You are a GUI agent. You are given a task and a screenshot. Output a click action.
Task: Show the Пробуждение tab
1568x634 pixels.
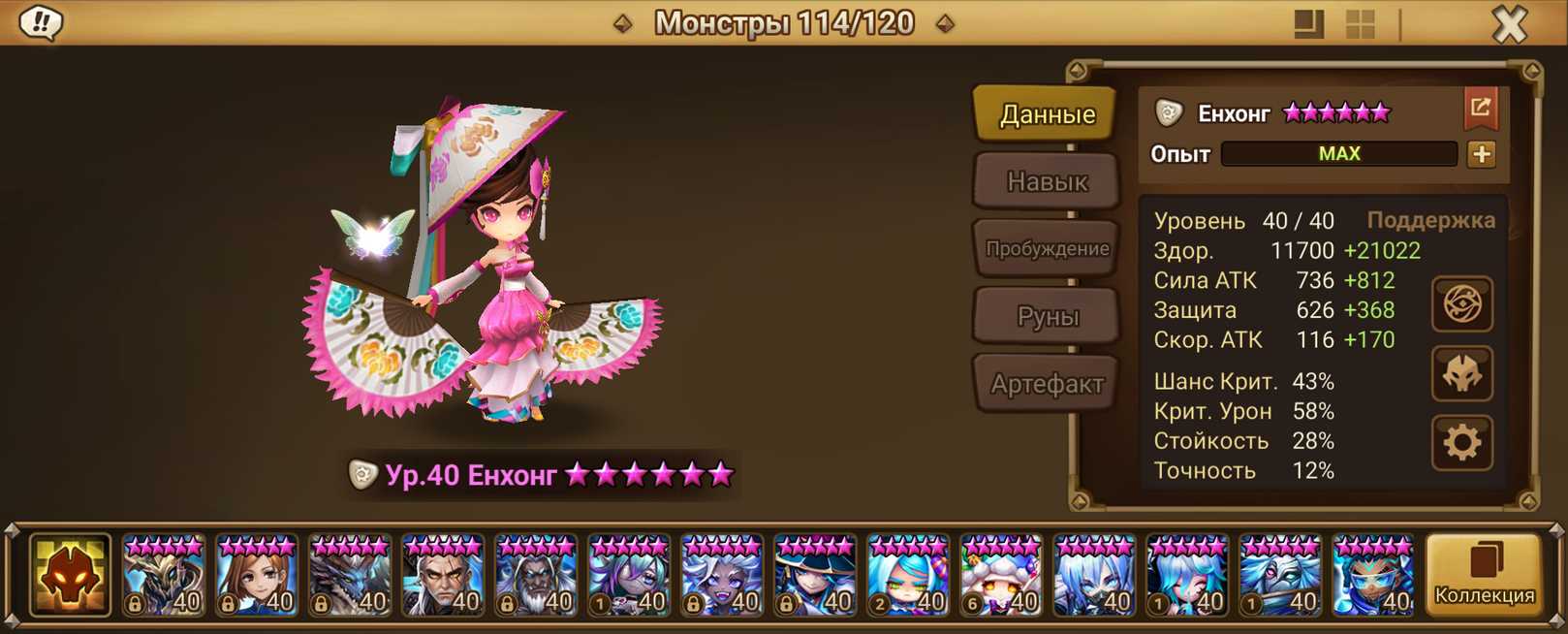(1047, 249)
